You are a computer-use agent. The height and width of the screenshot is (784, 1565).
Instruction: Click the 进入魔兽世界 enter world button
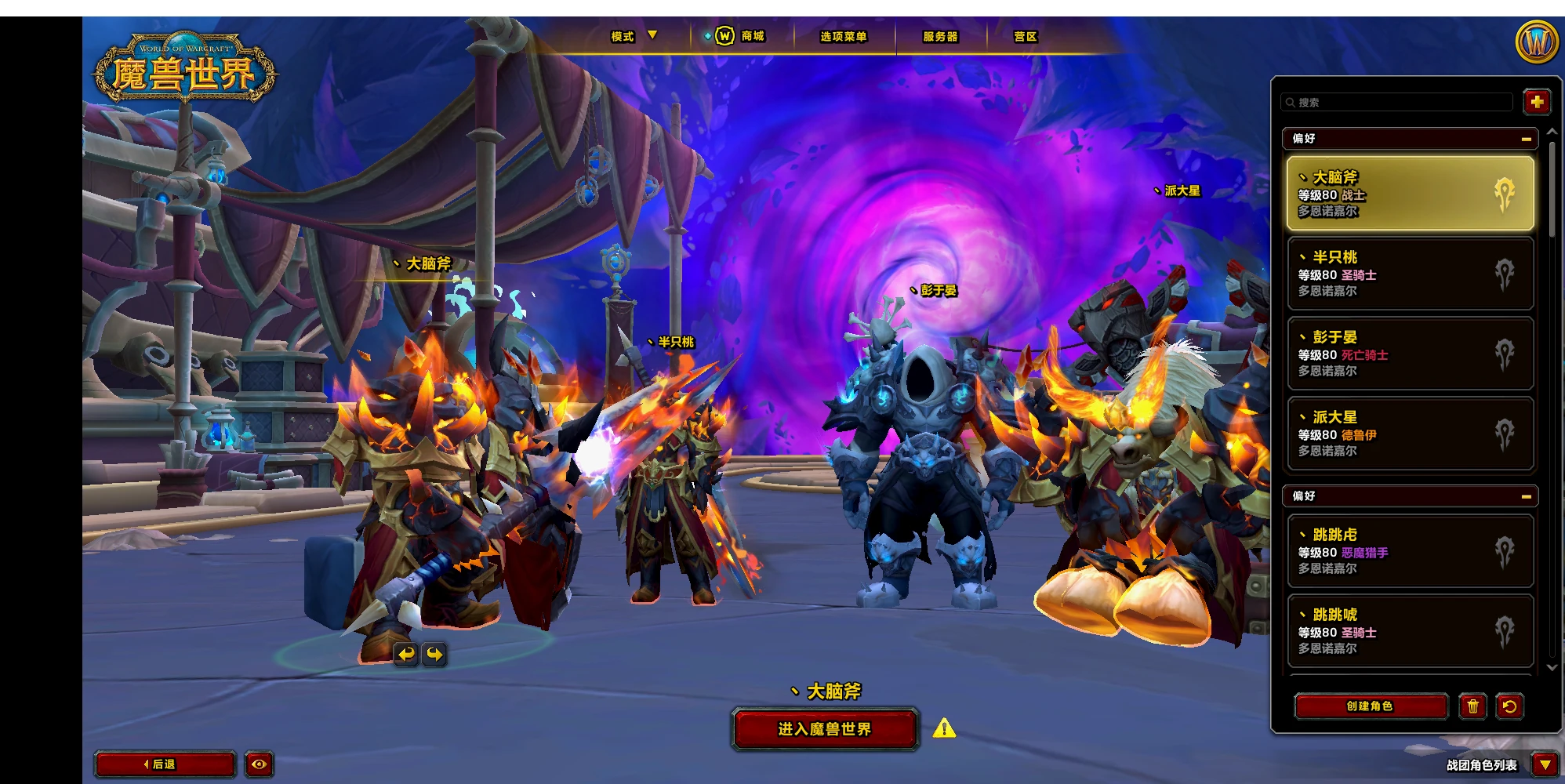point(825,729)
